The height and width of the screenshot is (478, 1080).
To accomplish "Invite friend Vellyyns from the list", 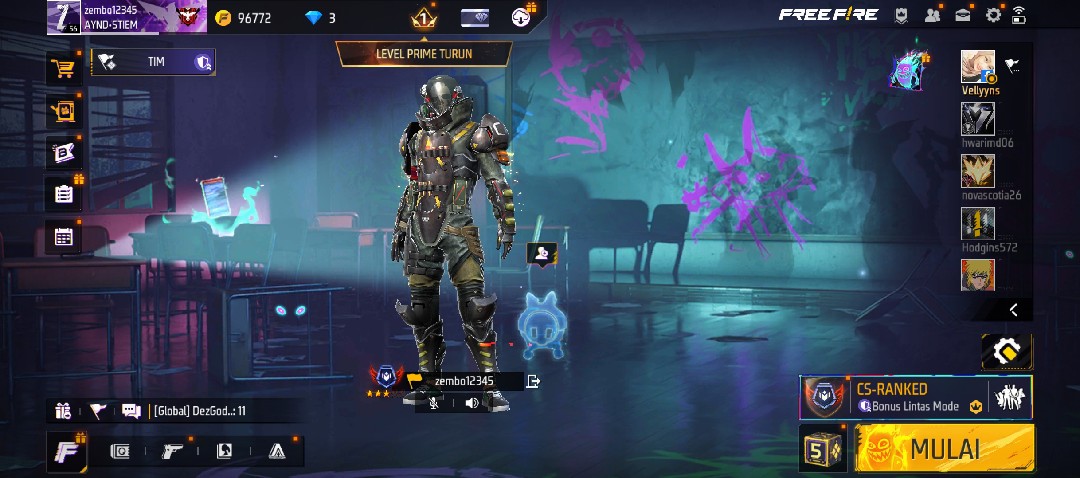I will pyautogui.click(x=978, y=67).
